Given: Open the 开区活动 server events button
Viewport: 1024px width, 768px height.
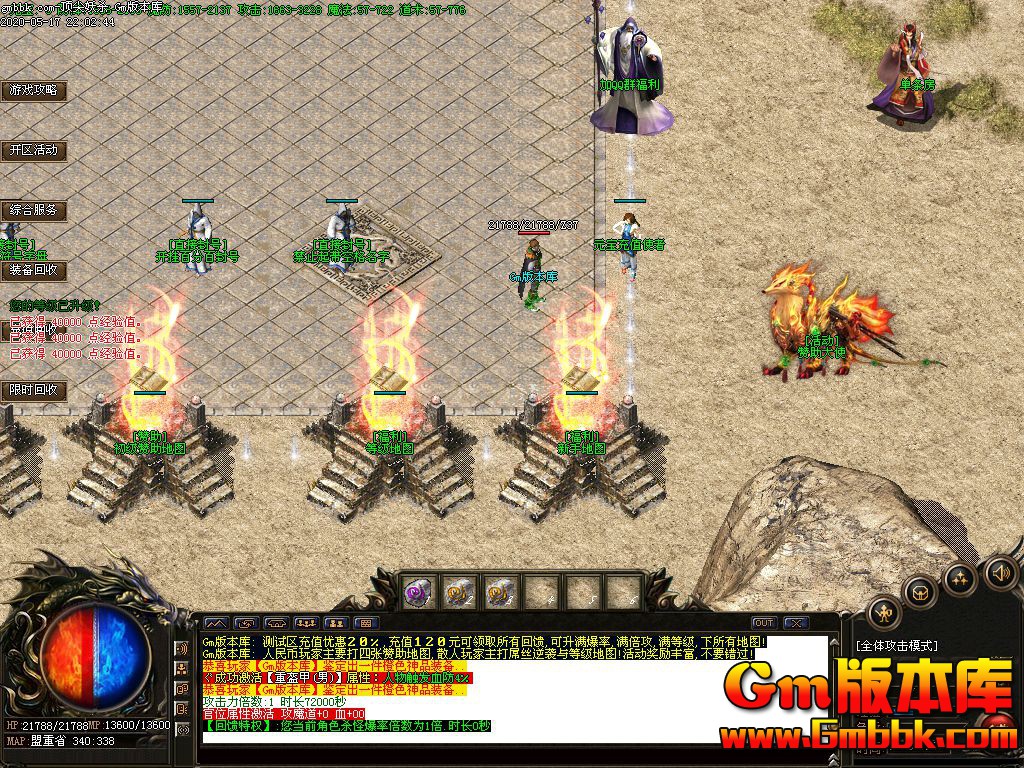Looking at the screenshot, I should pyautogui.click(x=33, y=150).
